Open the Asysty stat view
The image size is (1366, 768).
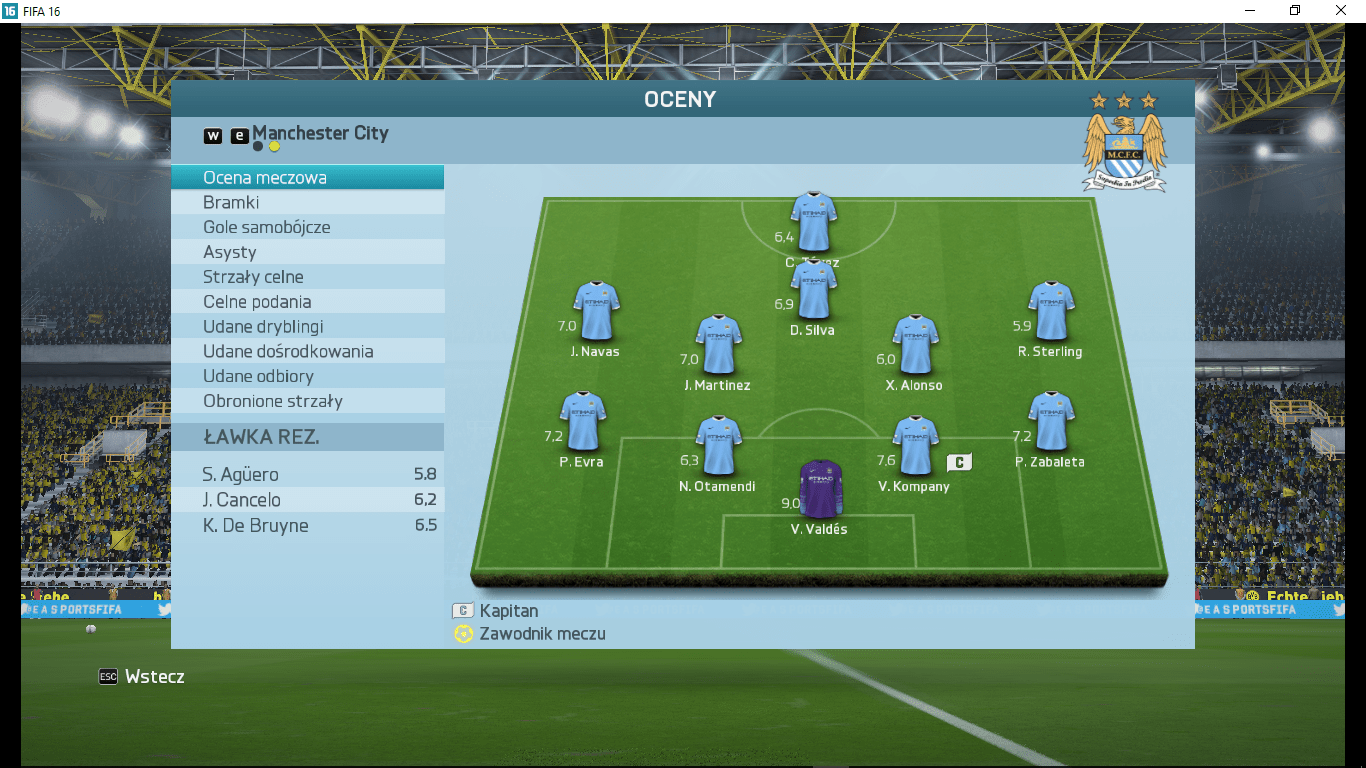tap(307, 252)
